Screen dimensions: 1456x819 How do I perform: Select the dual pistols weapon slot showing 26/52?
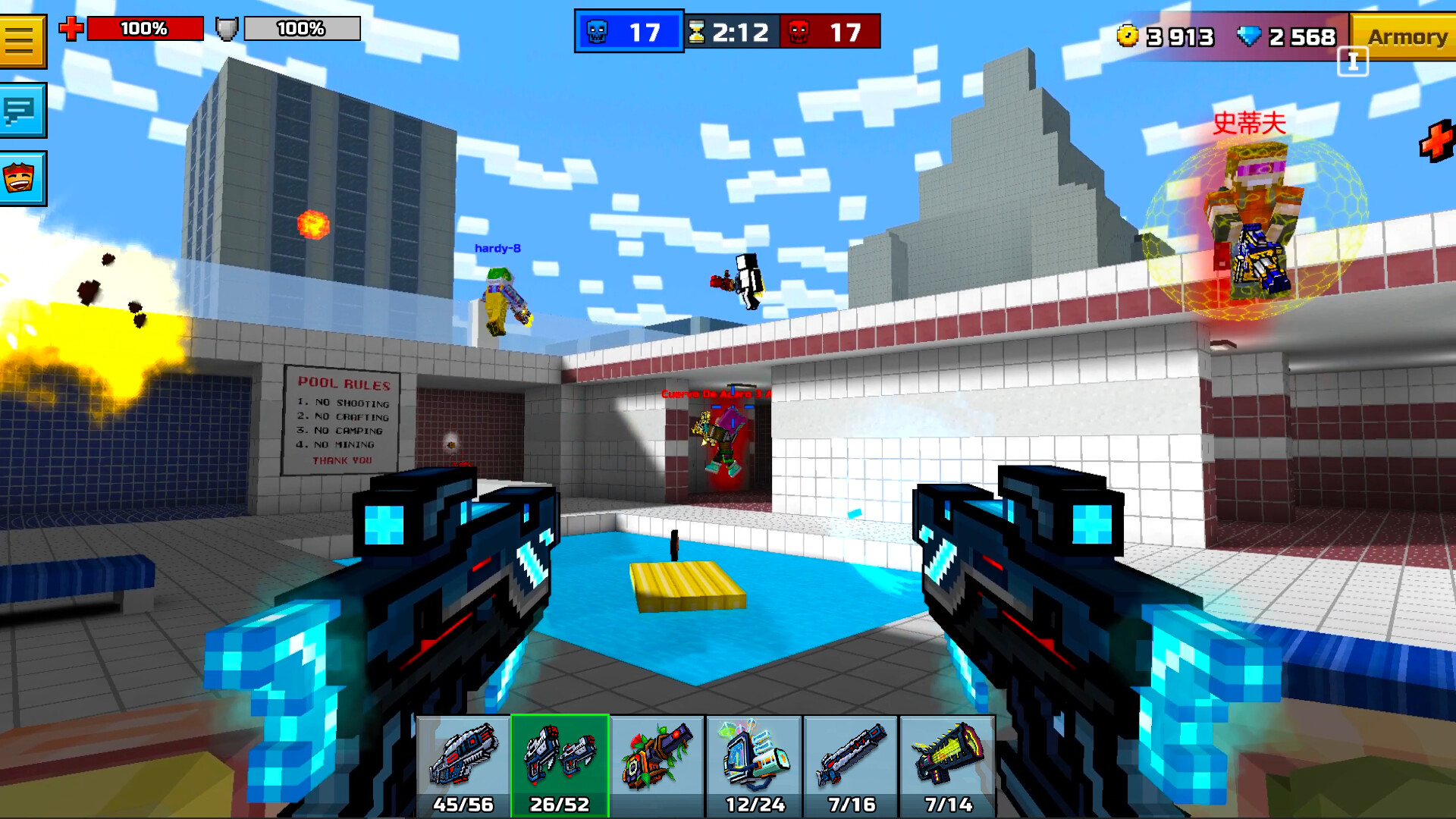pos(559,762)
